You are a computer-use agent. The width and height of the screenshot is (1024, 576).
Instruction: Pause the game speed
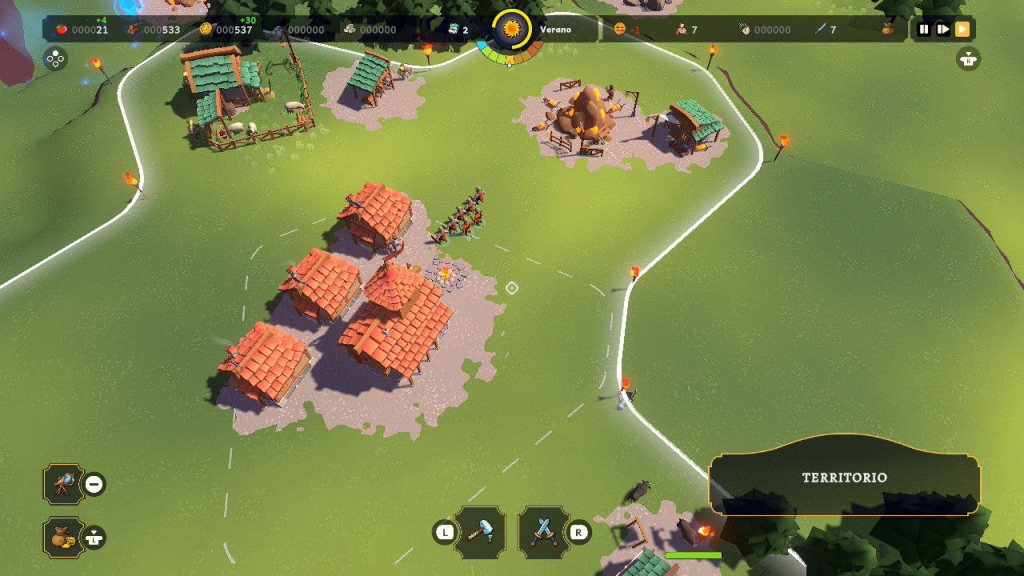tap(924, 30)
